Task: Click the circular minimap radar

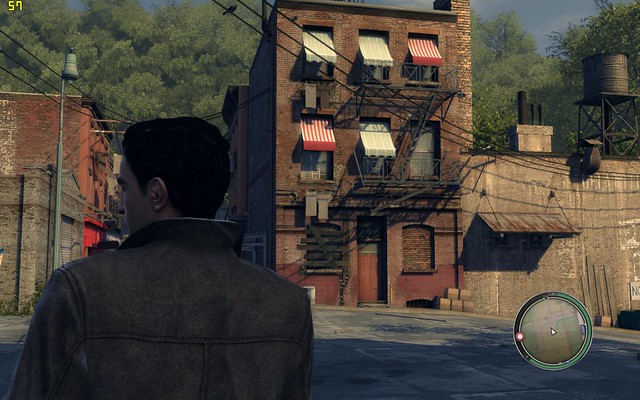Action: [553, 331]
